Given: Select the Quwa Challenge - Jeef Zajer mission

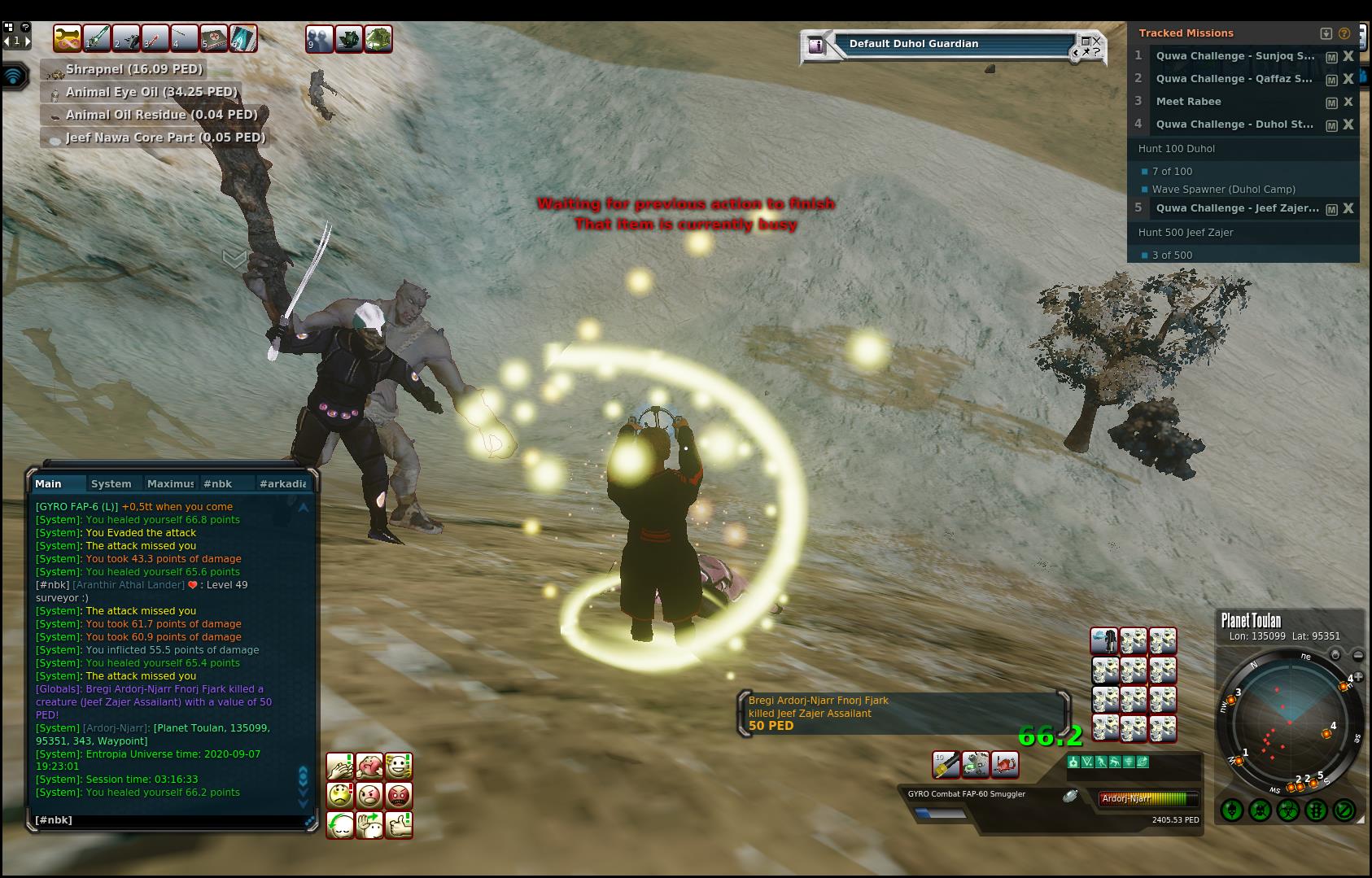Looking at the screenshot, I should point(1237,208).
